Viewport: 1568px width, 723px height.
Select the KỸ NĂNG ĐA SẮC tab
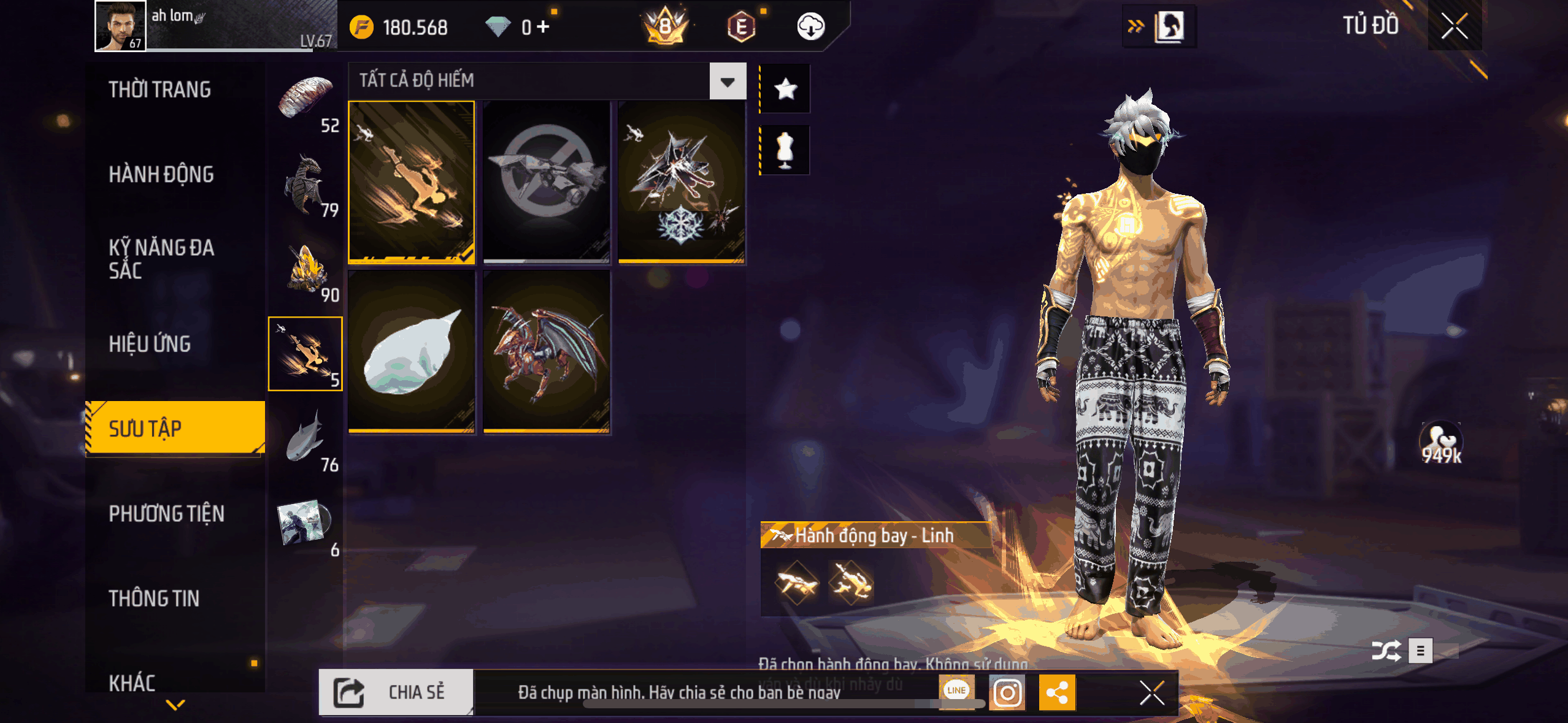click(x=161, y=259)
